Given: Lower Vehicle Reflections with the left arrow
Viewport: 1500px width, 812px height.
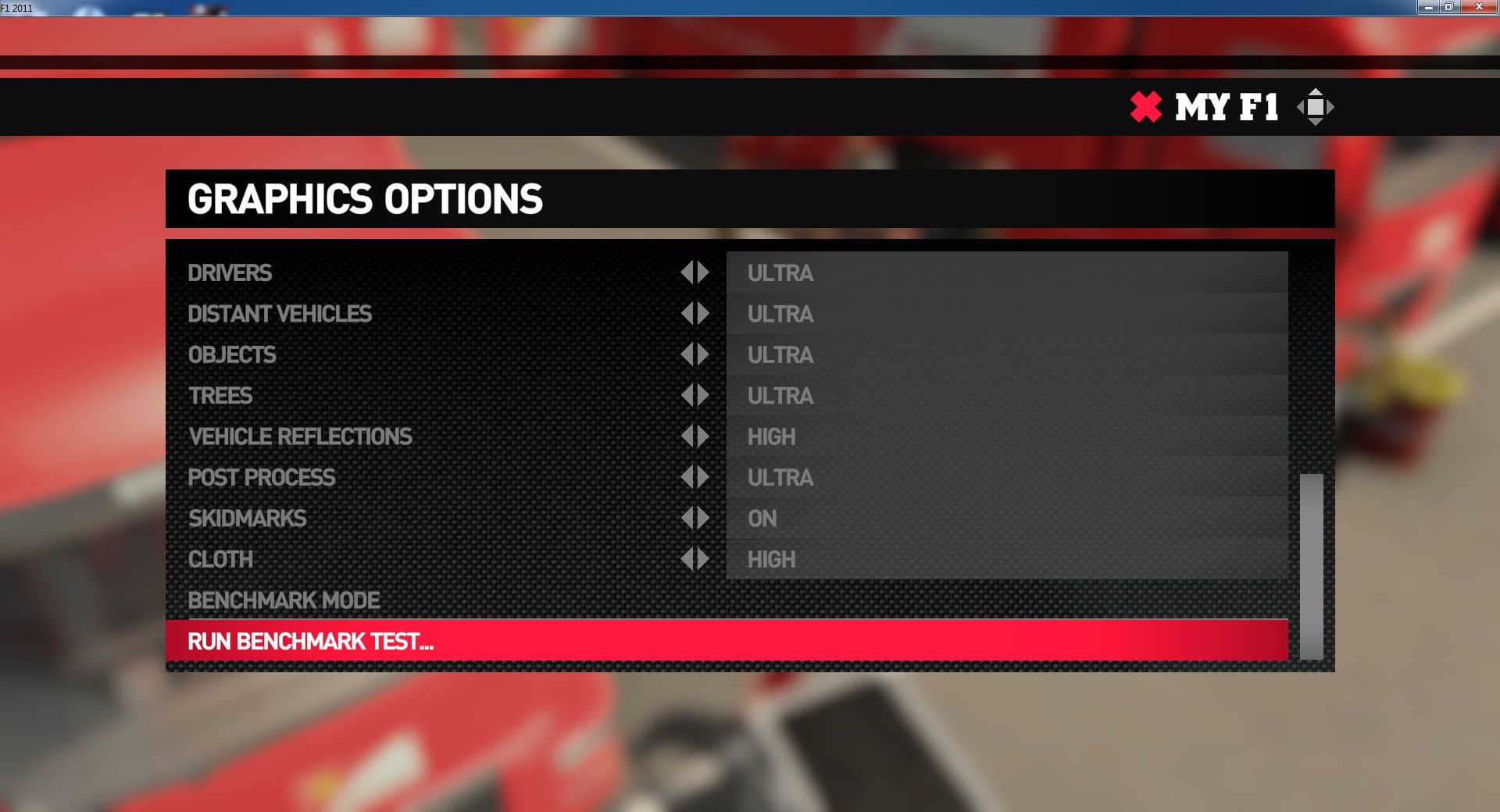Looking at the screenshot, I should click(x=687, y=436).
